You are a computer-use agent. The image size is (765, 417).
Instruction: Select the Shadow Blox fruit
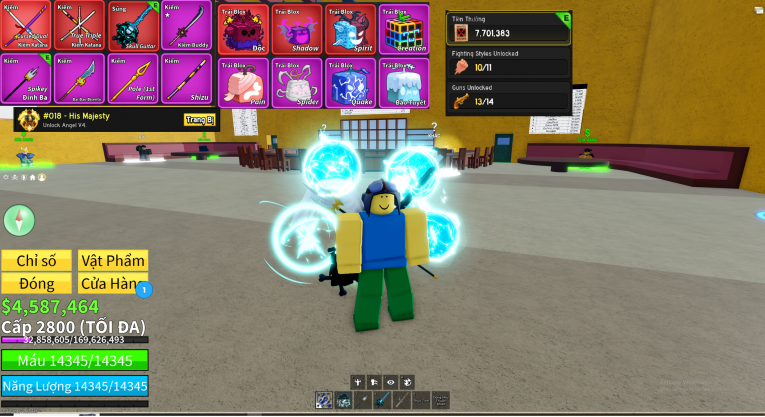pyautogui.click(x=297, y=29)
